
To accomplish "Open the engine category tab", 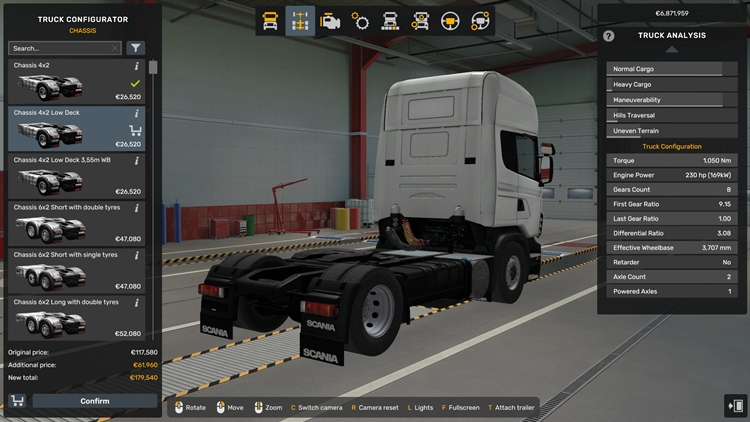I will click(330, 21).
